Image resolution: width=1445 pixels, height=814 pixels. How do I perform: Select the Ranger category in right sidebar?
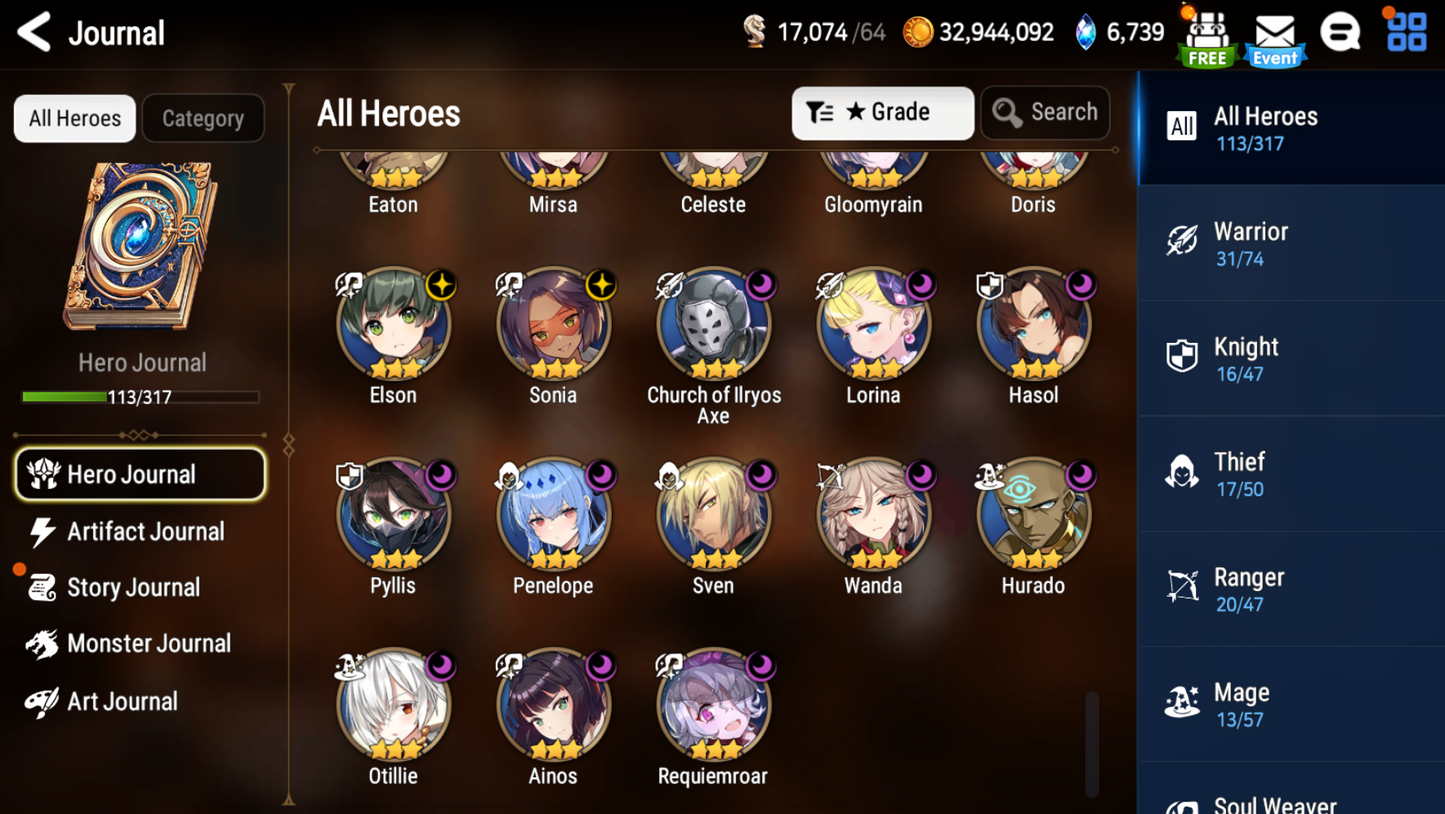coord(1290,587)
